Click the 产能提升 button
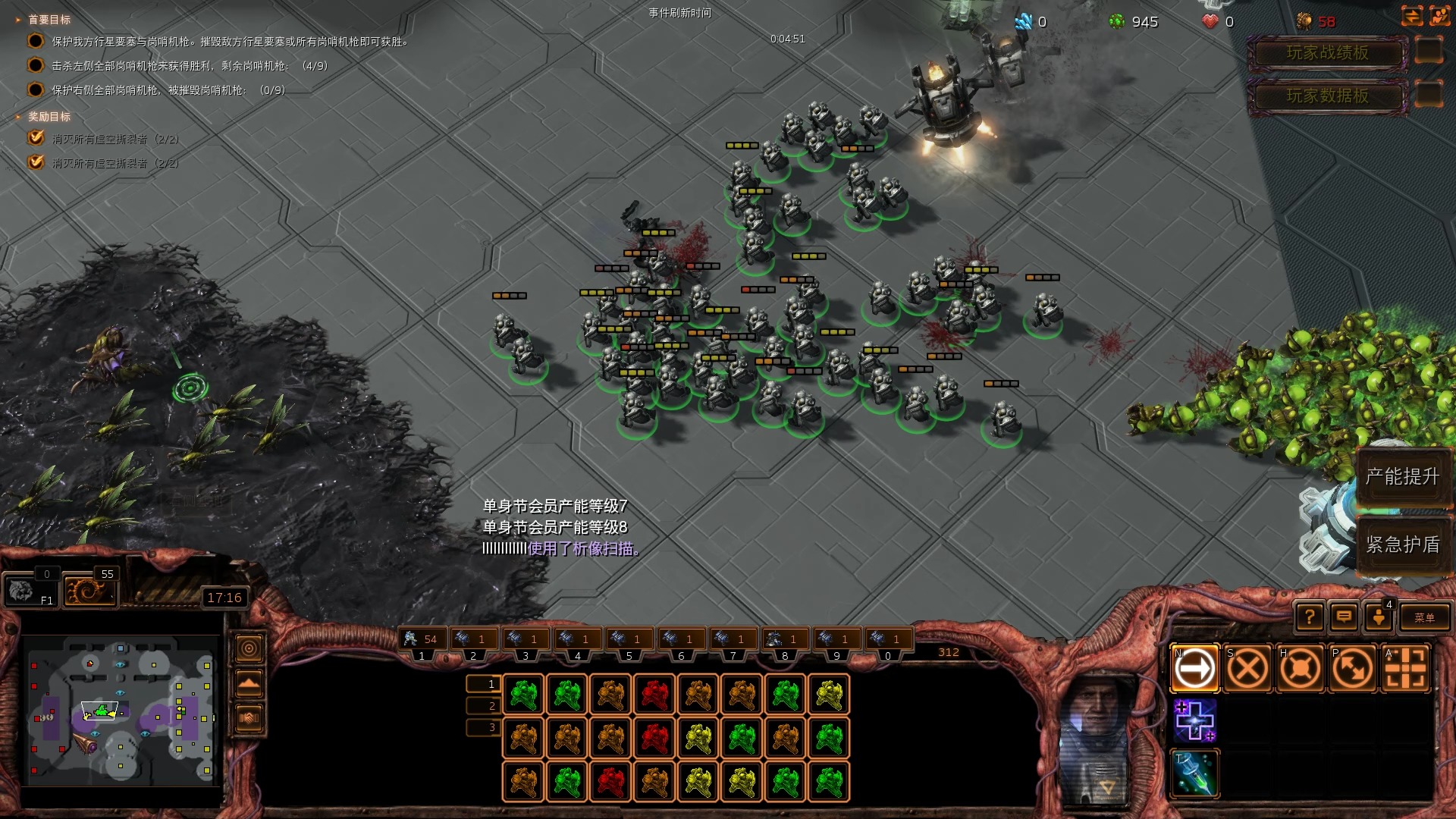 click(x=1401, y=476)
